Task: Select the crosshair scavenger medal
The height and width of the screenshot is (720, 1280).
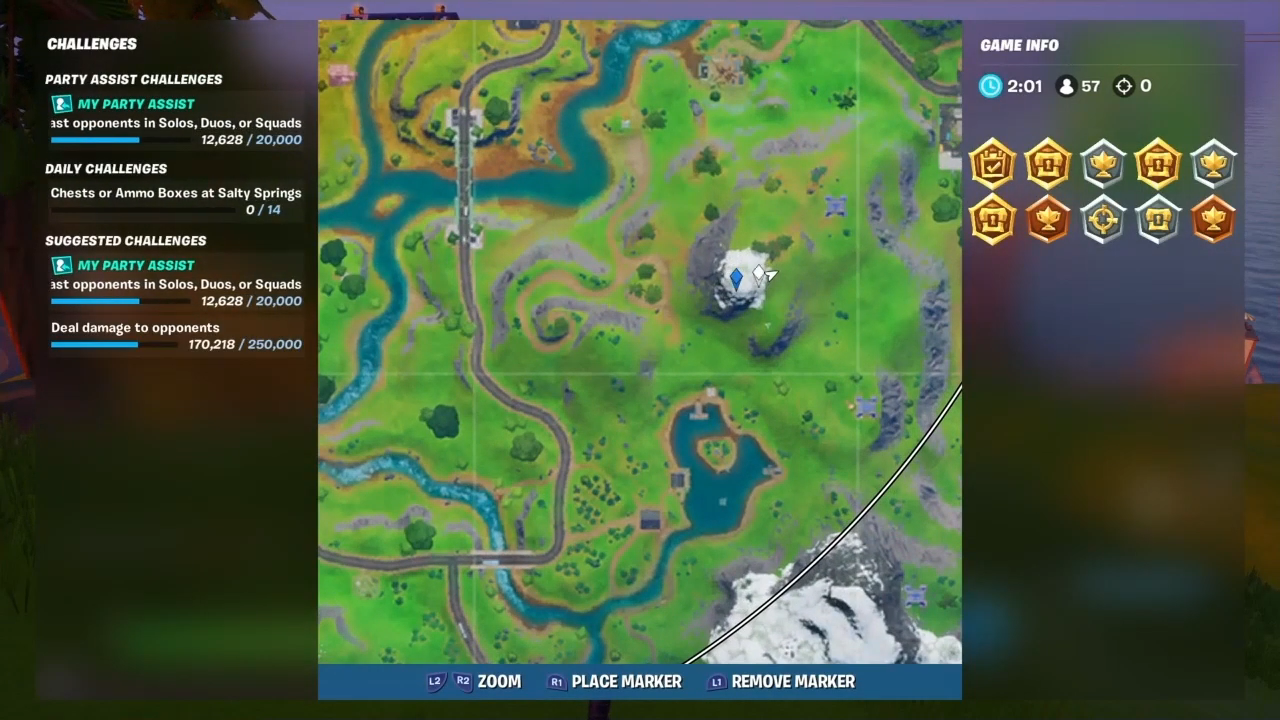Action: (1102, 220)
